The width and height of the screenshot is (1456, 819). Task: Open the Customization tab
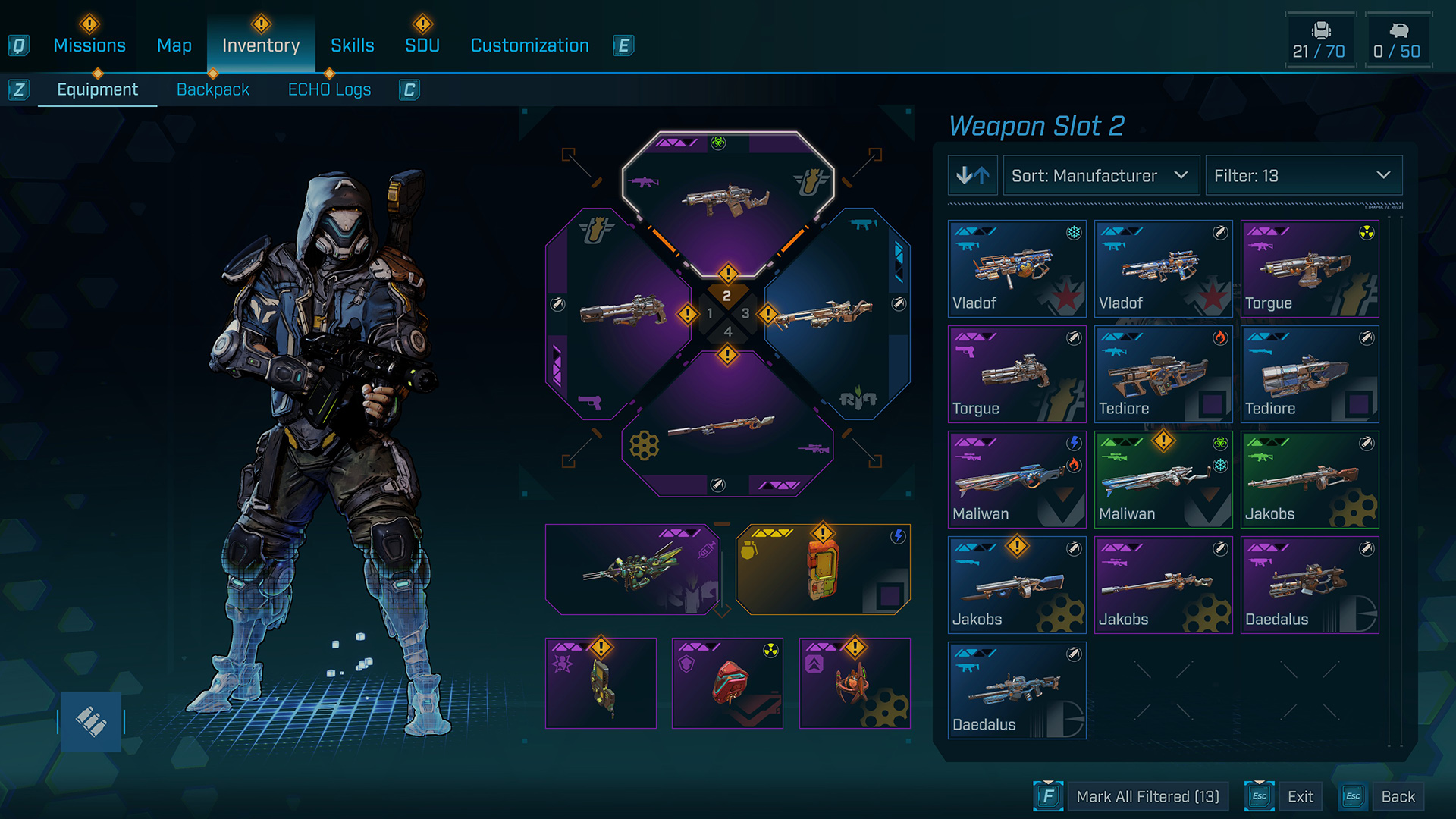[x=529, y=45]
